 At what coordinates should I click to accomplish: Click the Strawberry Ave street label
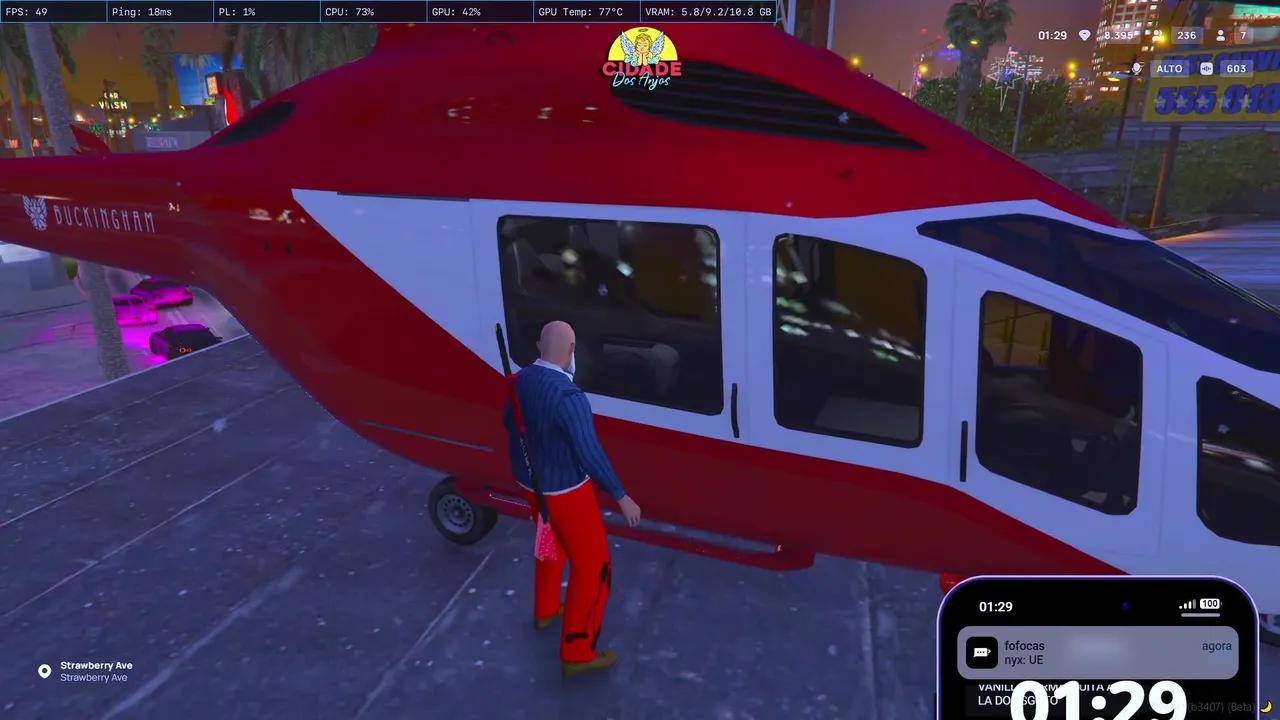point(96,665)
